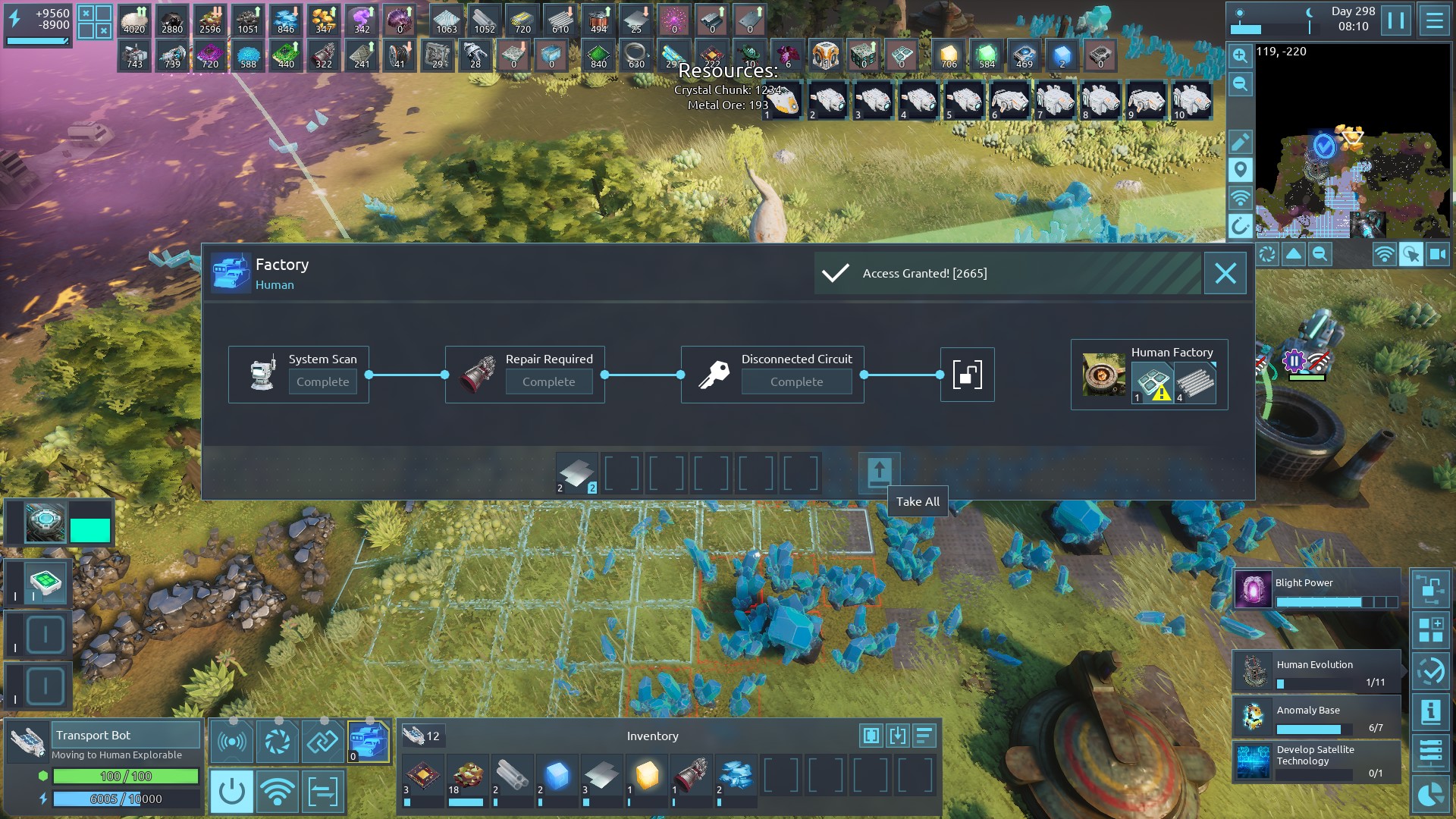The image size is (1456, 819).
Task: Close the Factory panel
Action: point(1225,273)
